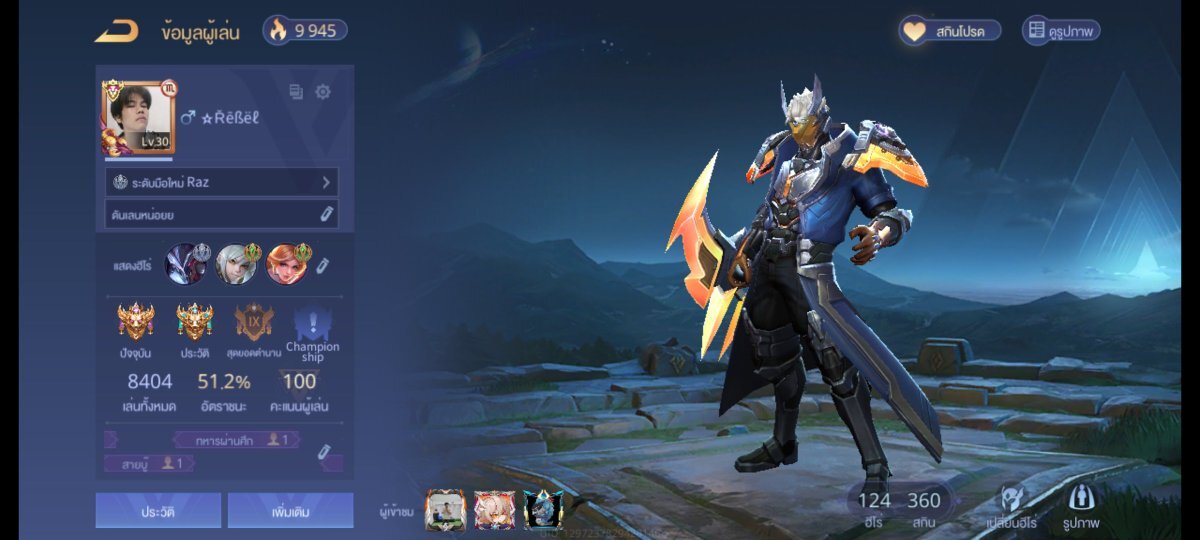Open profile settings gear icon
The width and height of the screenshot is (1200, 540).
[323, 92]
